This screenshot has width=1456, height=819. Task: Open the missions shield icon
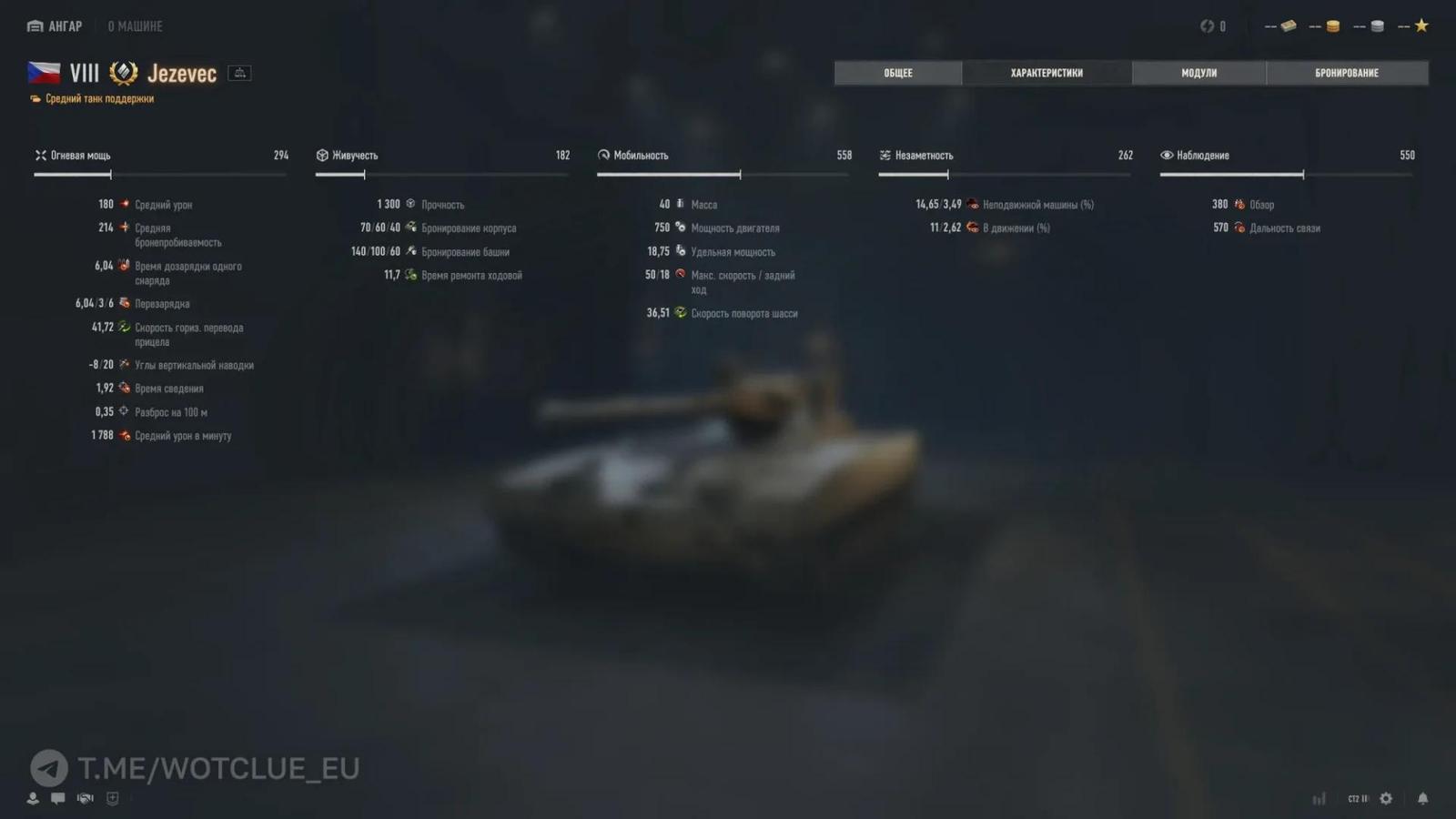click(111, 798)
